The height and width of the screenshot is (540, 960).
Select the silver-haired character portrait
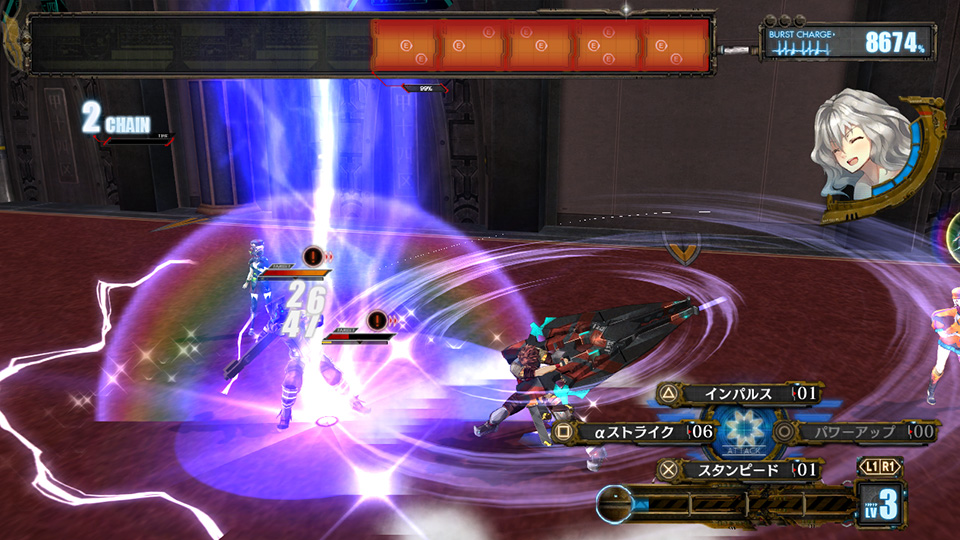click(x=862, y=152)
